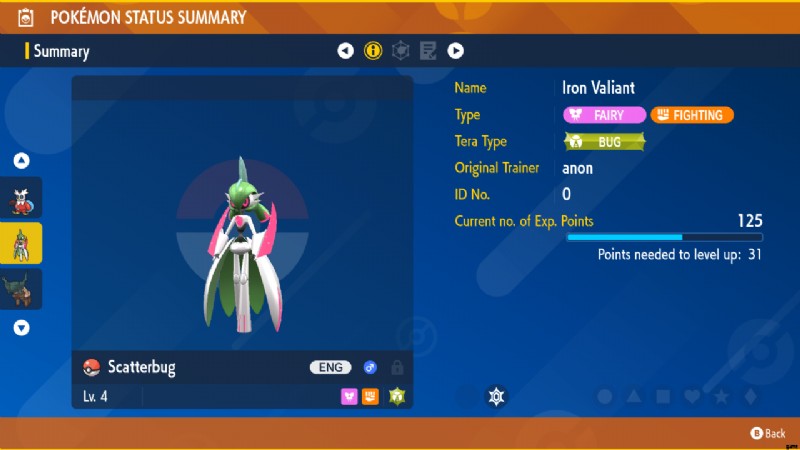Click the down arrow below the party list

click(22, 327)
